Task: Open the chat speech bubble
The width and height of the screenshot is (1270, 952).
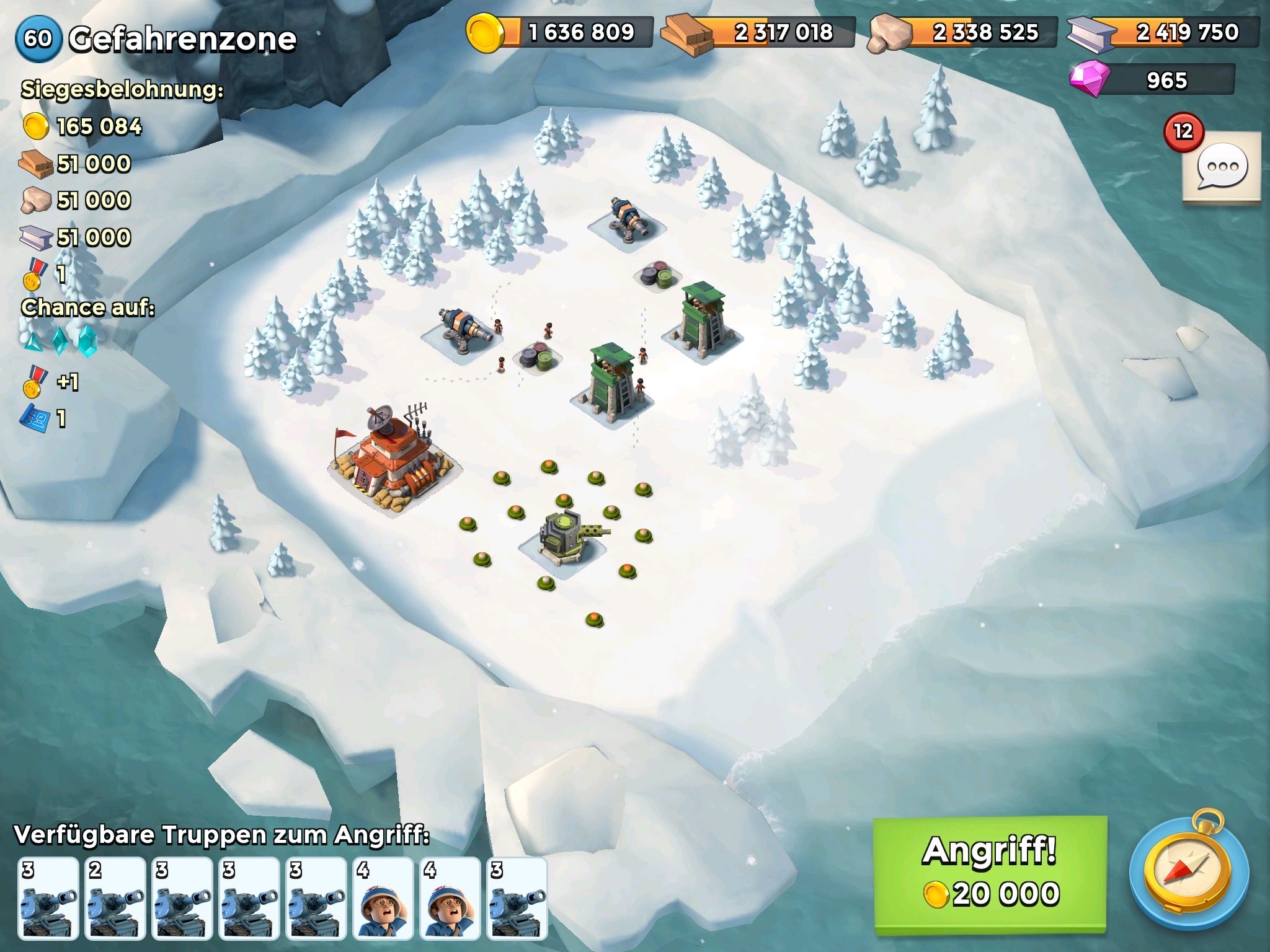Action: click(1221, 167)
